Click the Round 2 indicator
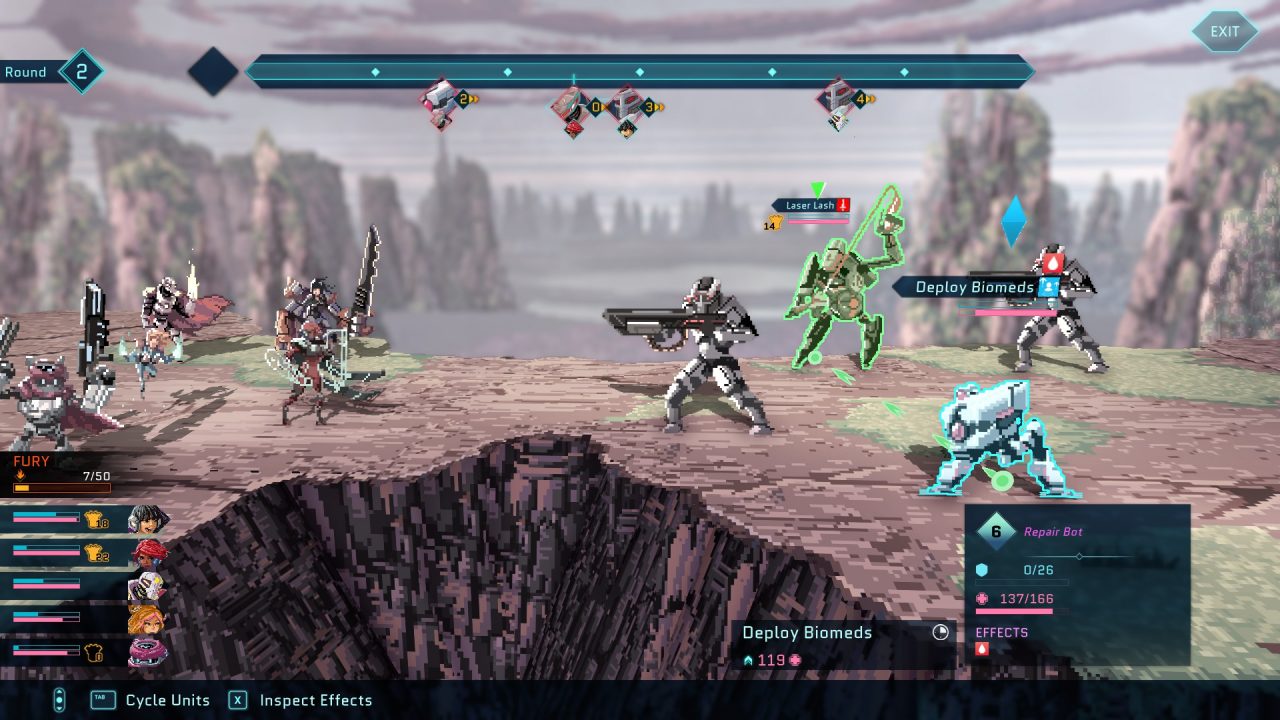The image size is (1280, 720). [52, 72]
